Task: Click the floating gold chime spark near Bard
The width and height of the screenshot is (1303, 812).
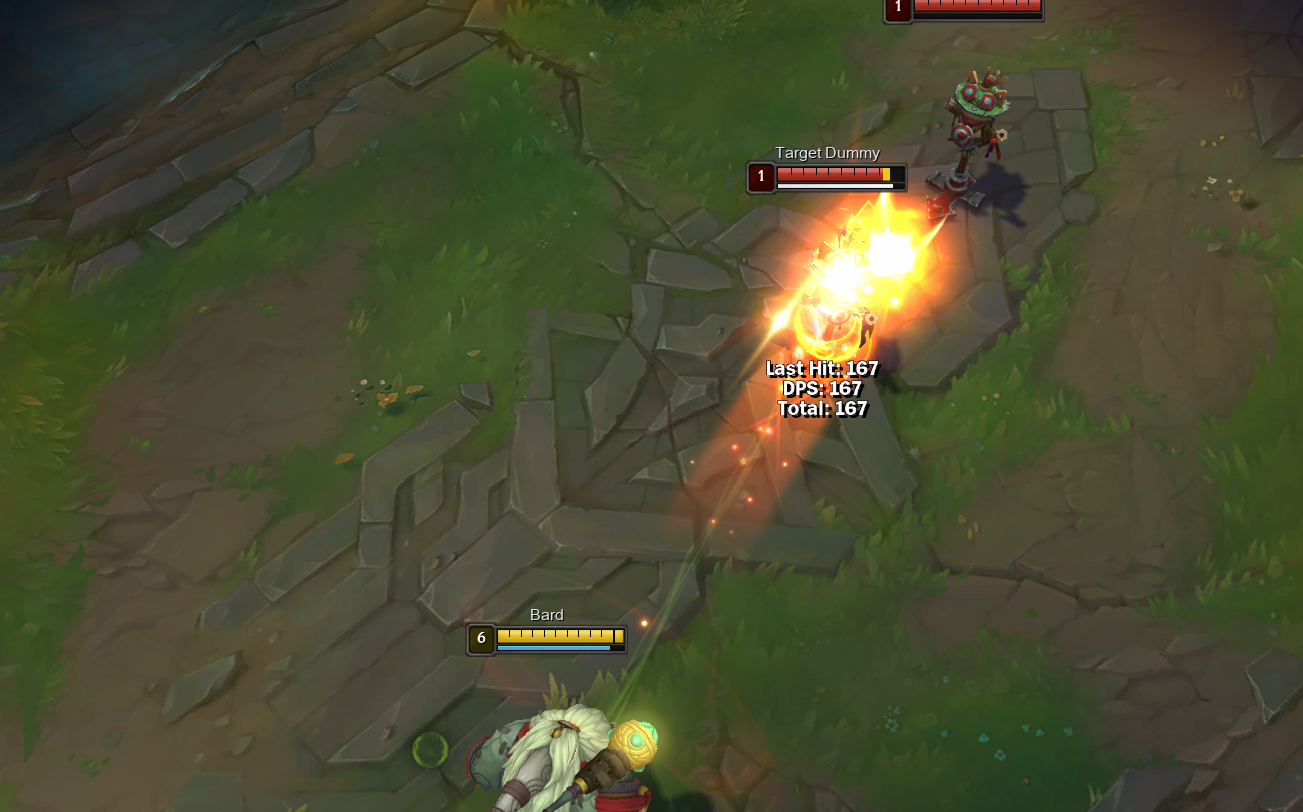Action: (643, 623)
